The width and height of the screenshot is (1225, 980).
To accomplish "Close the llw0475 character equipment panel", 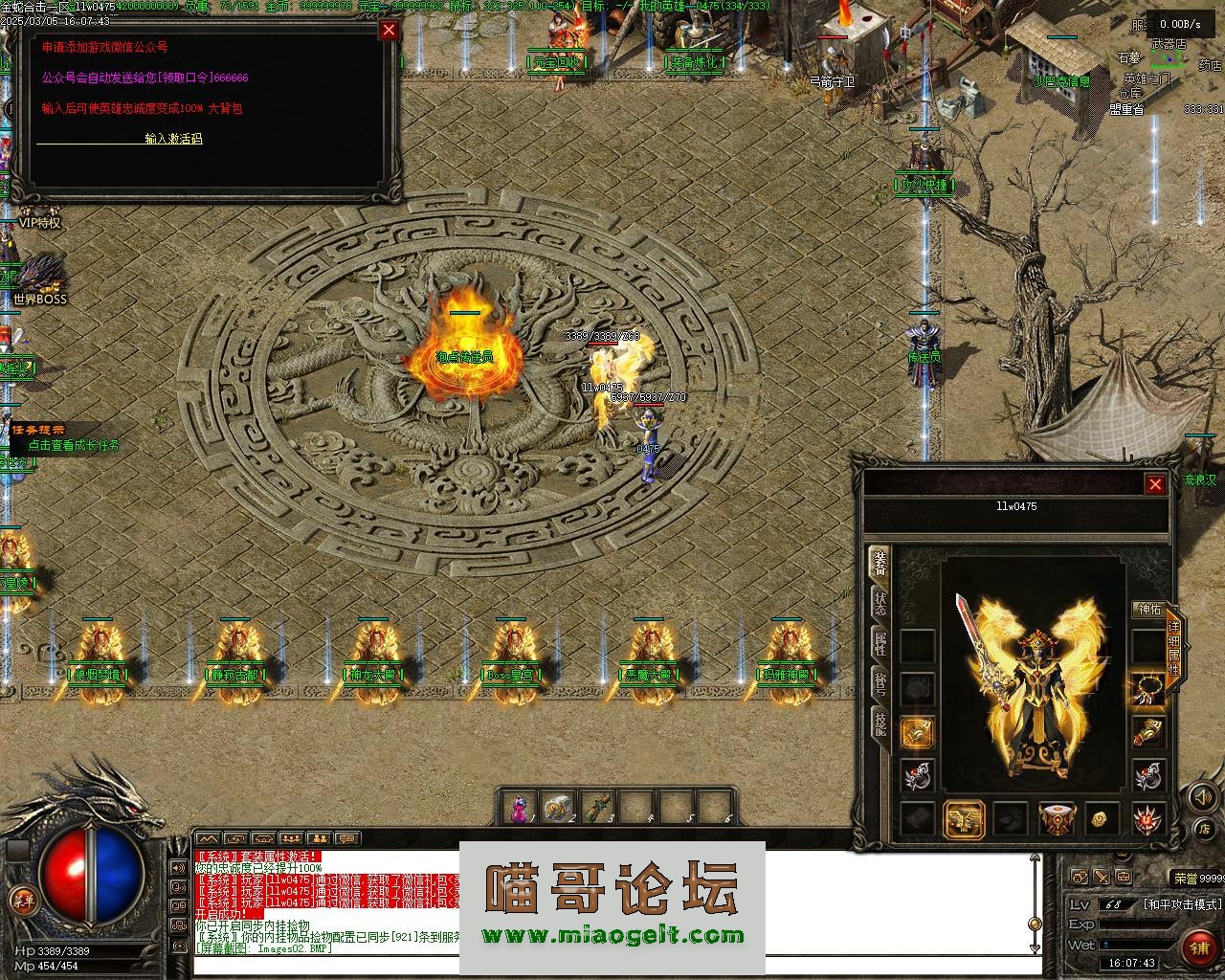I will 1155,484.
